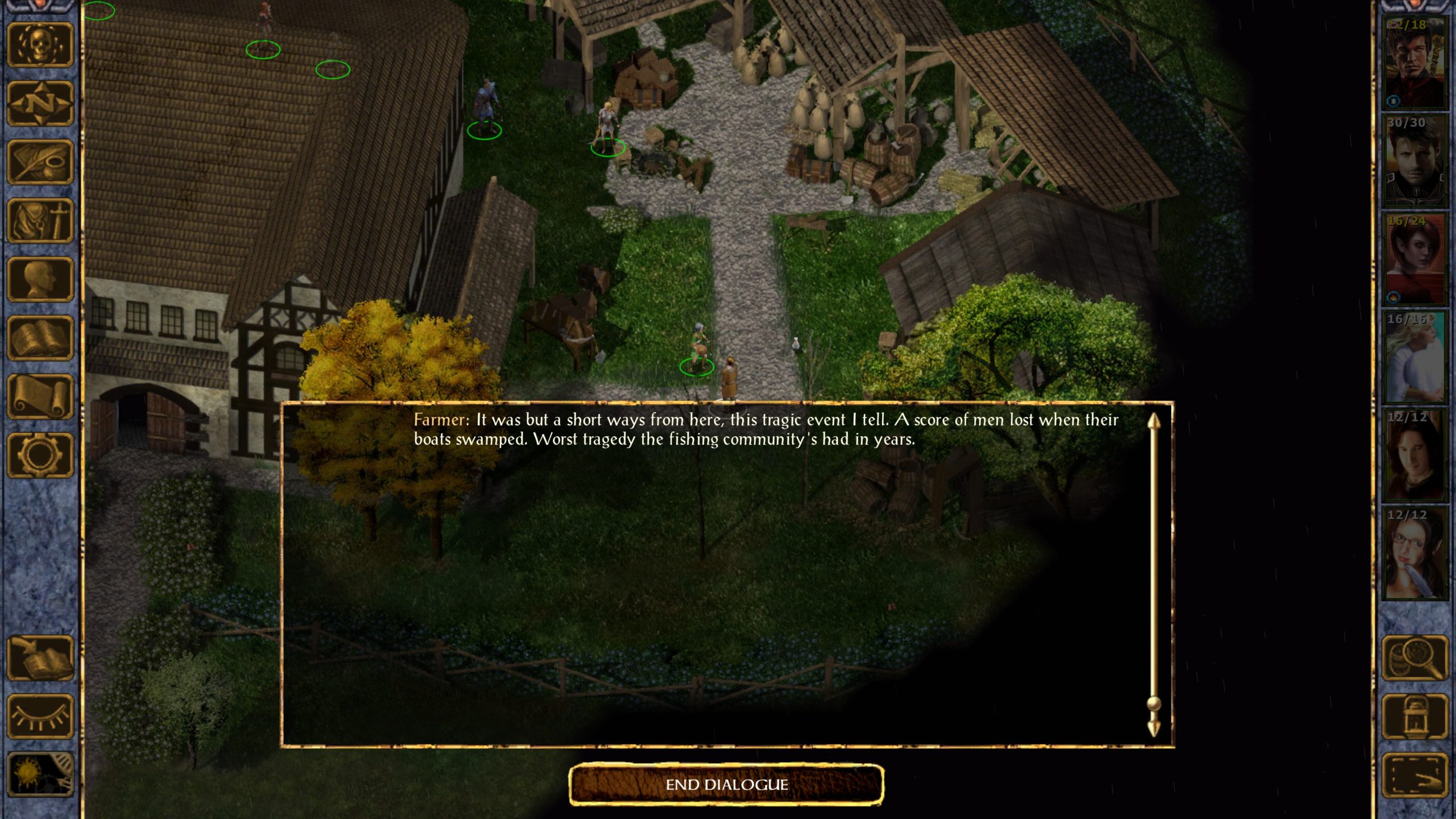The width and height of the screenshot is (1456, 819).
Task: Select the portrait of woman wearing glasses
Action: [x=1414, y=553]
